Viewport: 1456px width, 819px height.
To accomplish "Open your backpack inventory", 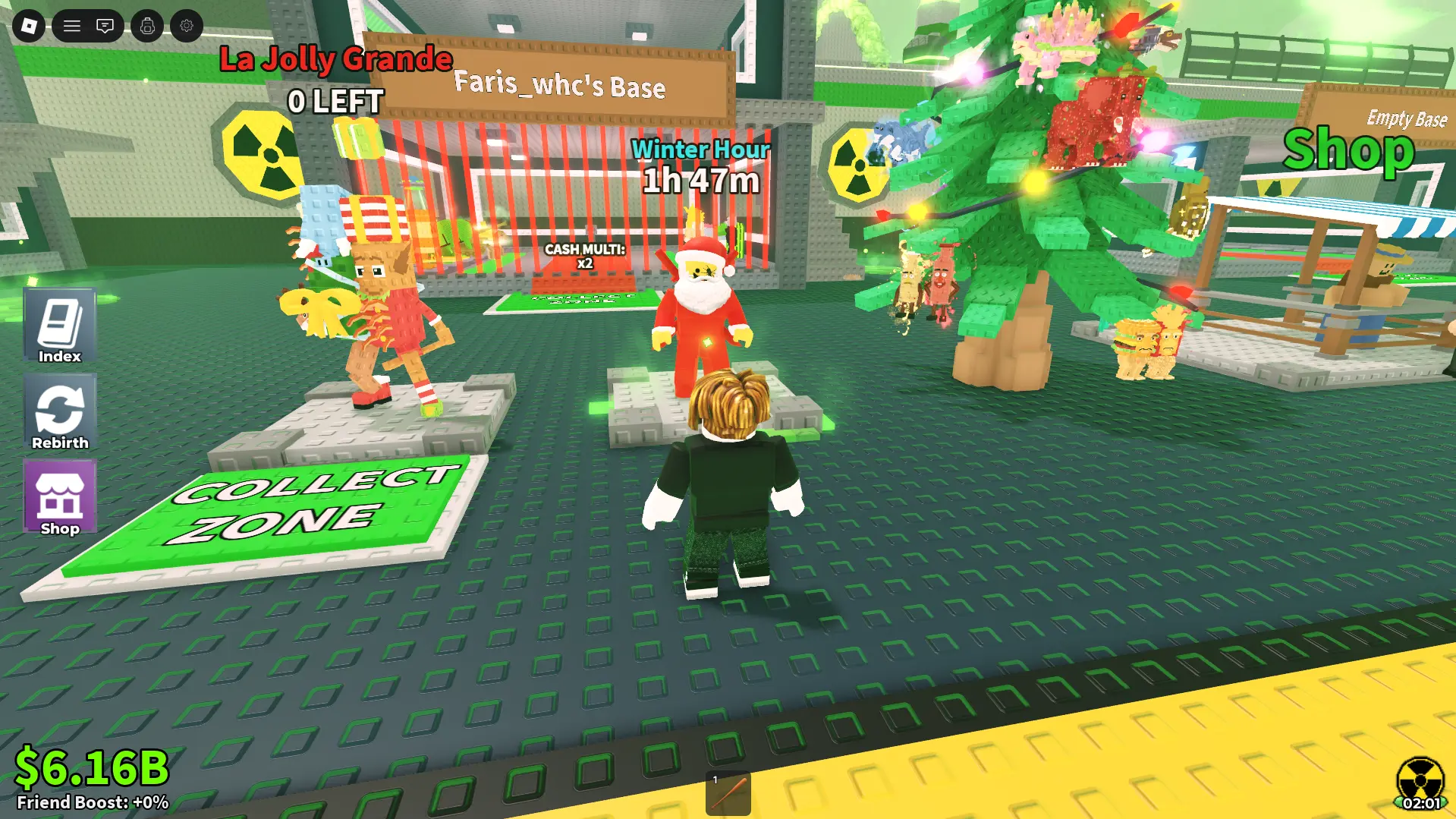I will click(x=146, y=26).
